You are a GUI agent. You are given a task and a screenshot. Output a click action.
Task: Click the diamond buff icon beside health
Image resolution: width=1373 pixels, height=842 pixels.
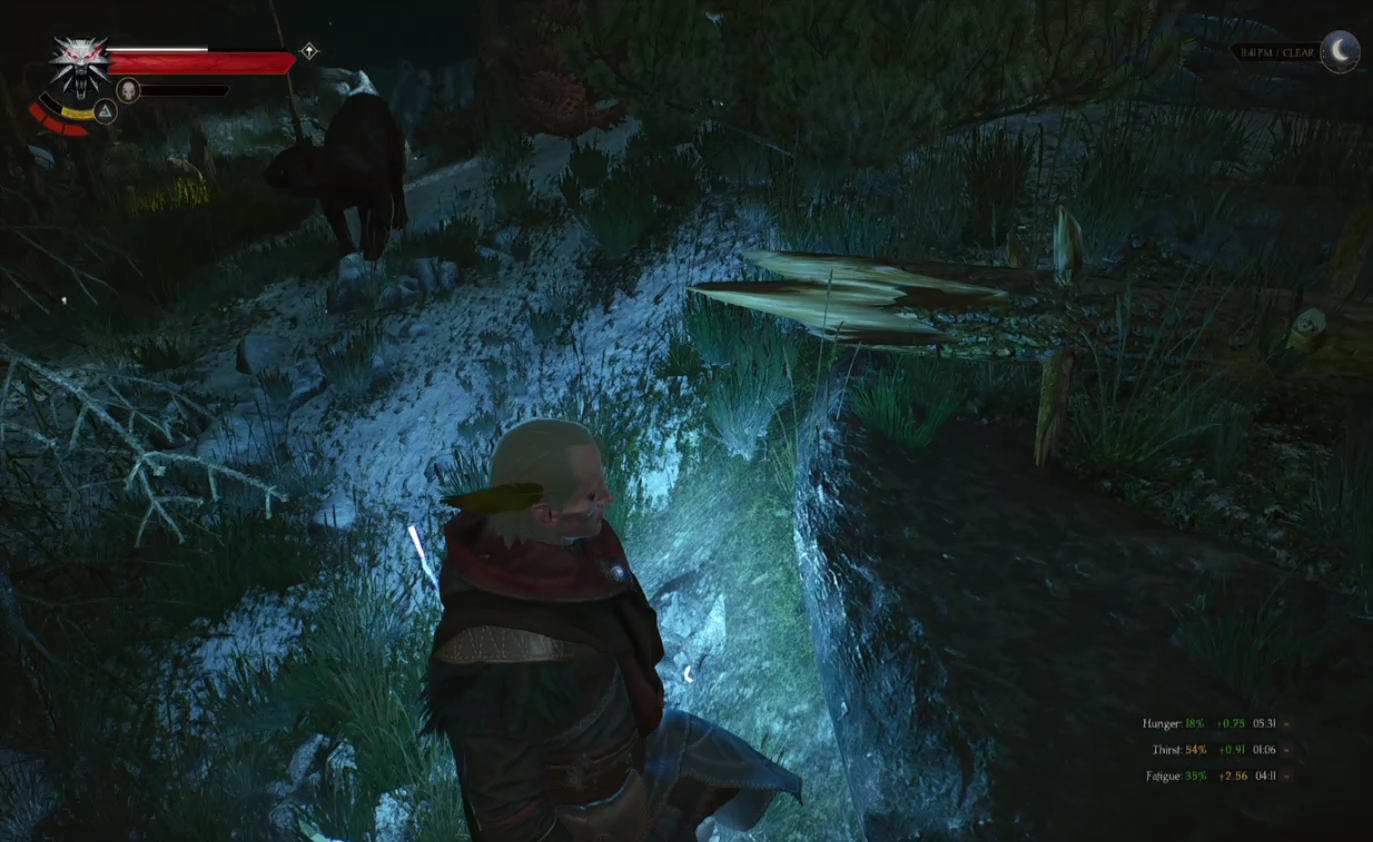(309, 51)
